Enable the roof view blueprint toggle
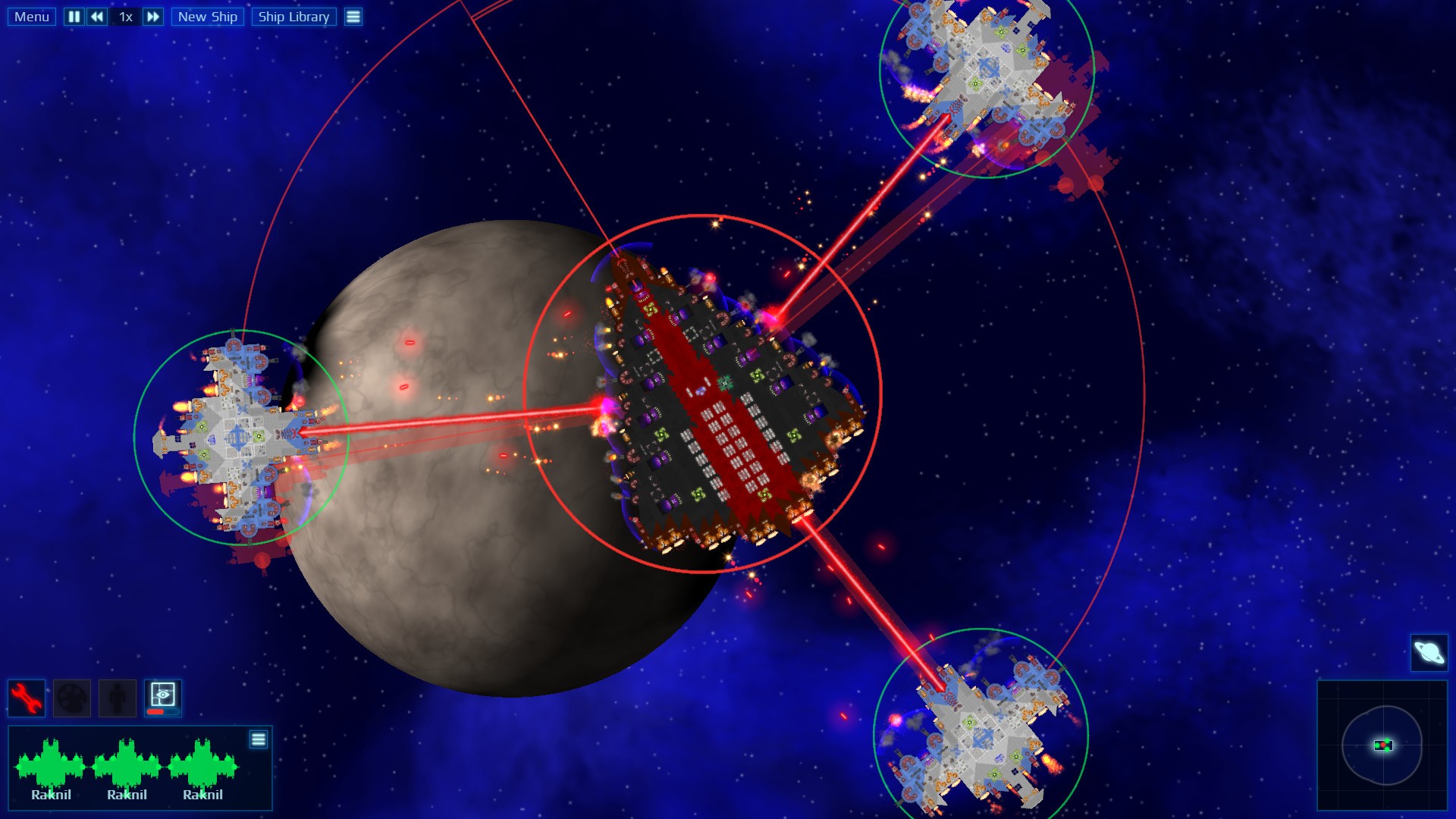The image size is (1456, 819). [162, 694]
